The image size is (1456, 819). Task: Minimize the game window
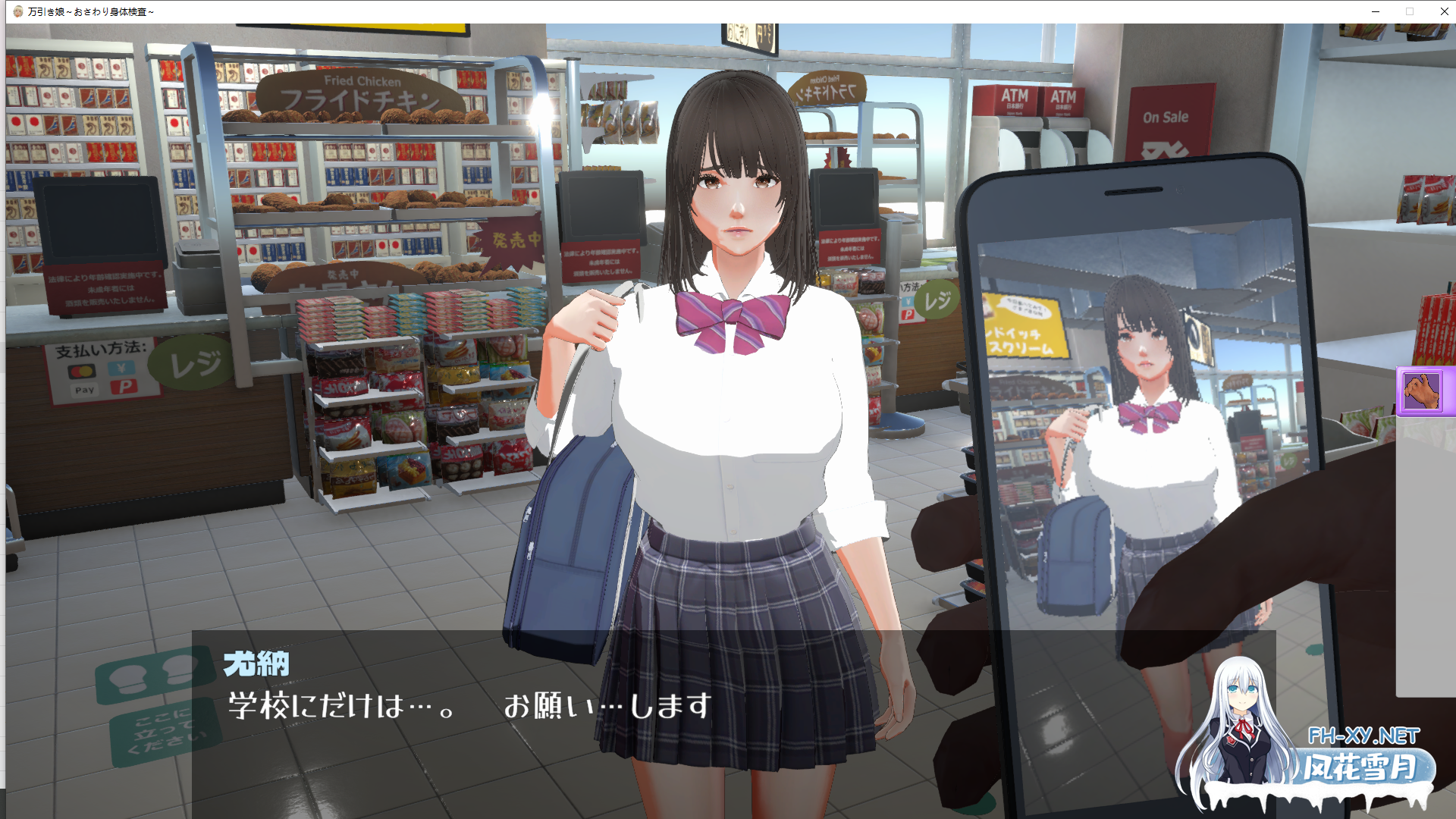coord(1376,11)
